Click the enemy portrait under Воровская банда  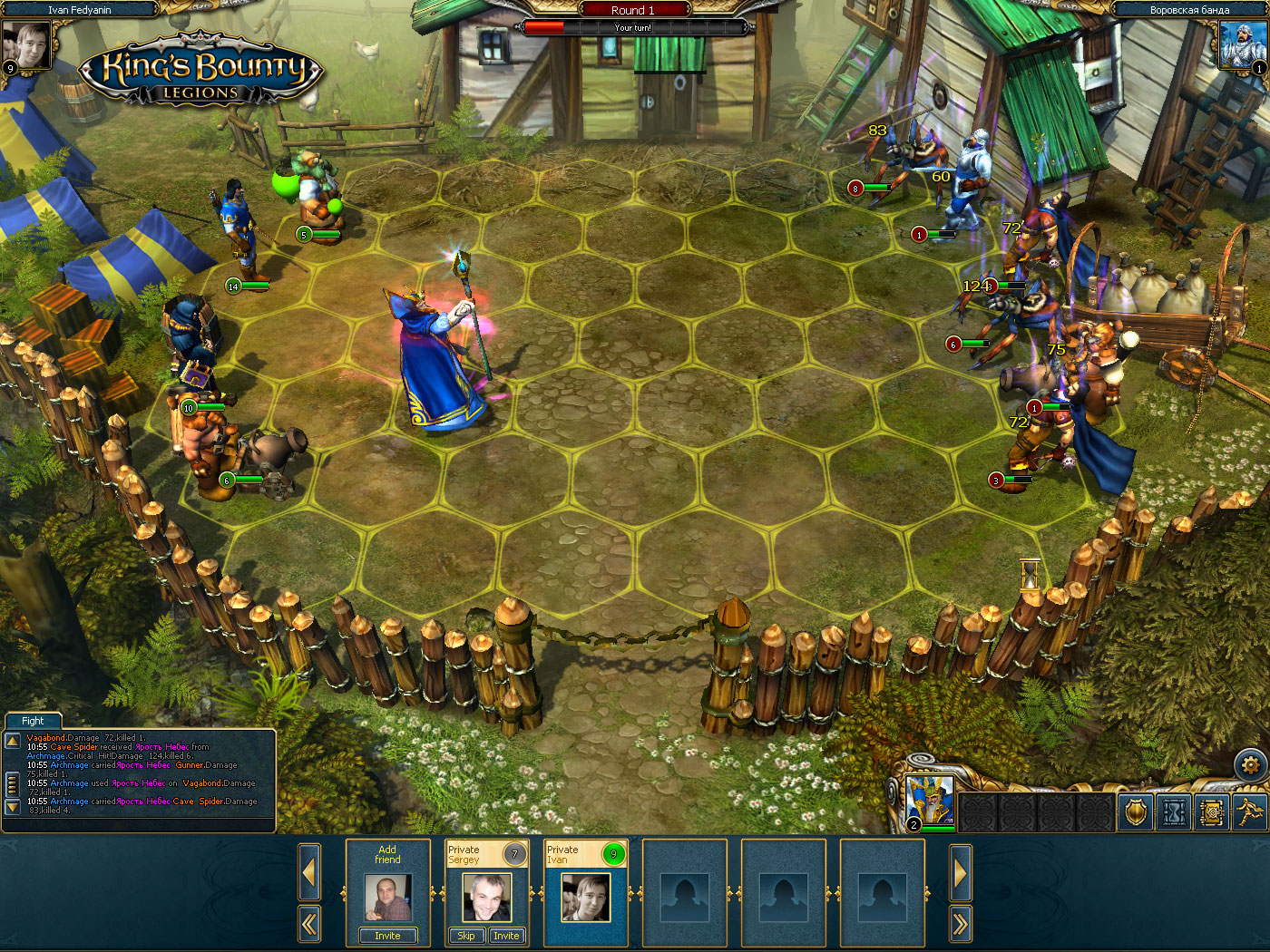tap(1241, 44)
